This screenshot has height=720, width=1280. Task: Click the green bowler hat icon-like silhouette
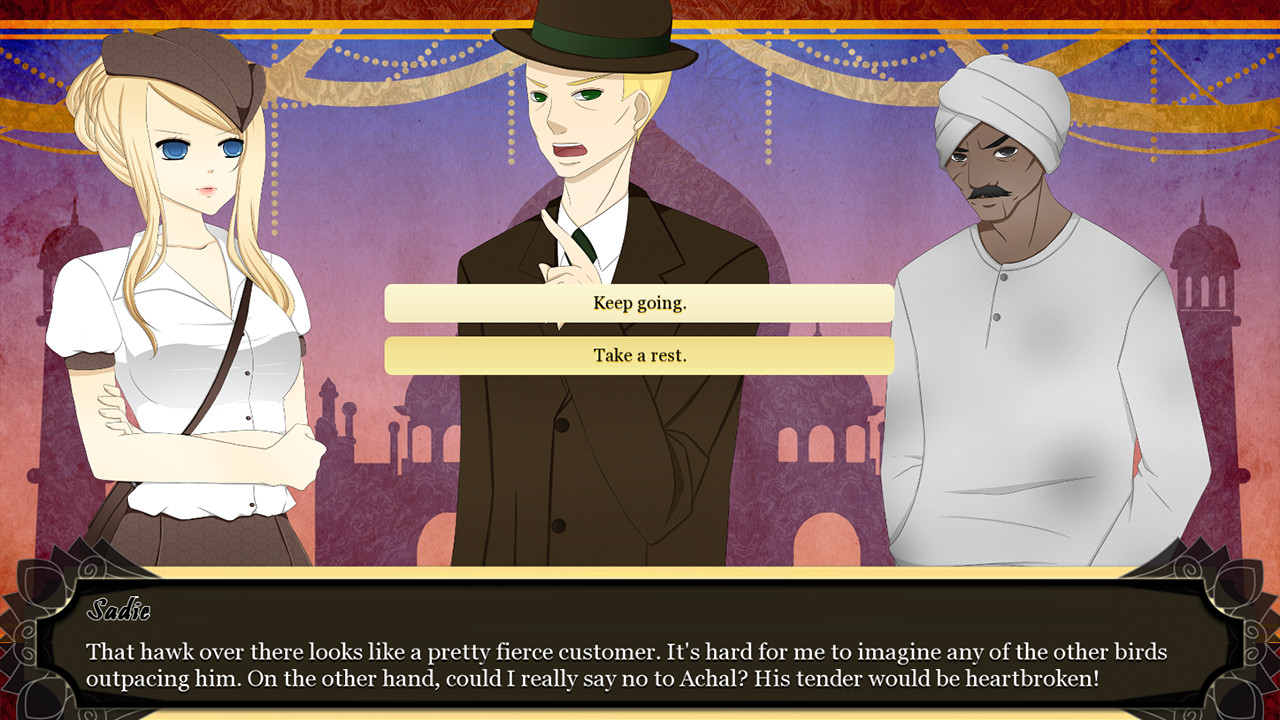[x=595, y=35]
